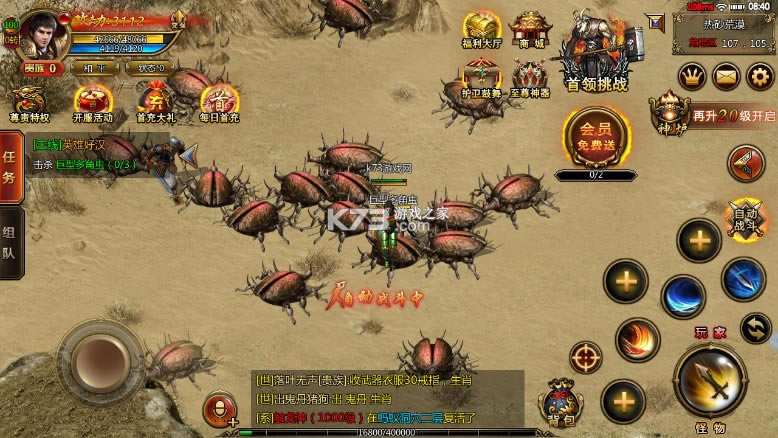778x438 pixels.
Task: Open the 每日首充 daily recharge icon
Action: pos(217,102)
